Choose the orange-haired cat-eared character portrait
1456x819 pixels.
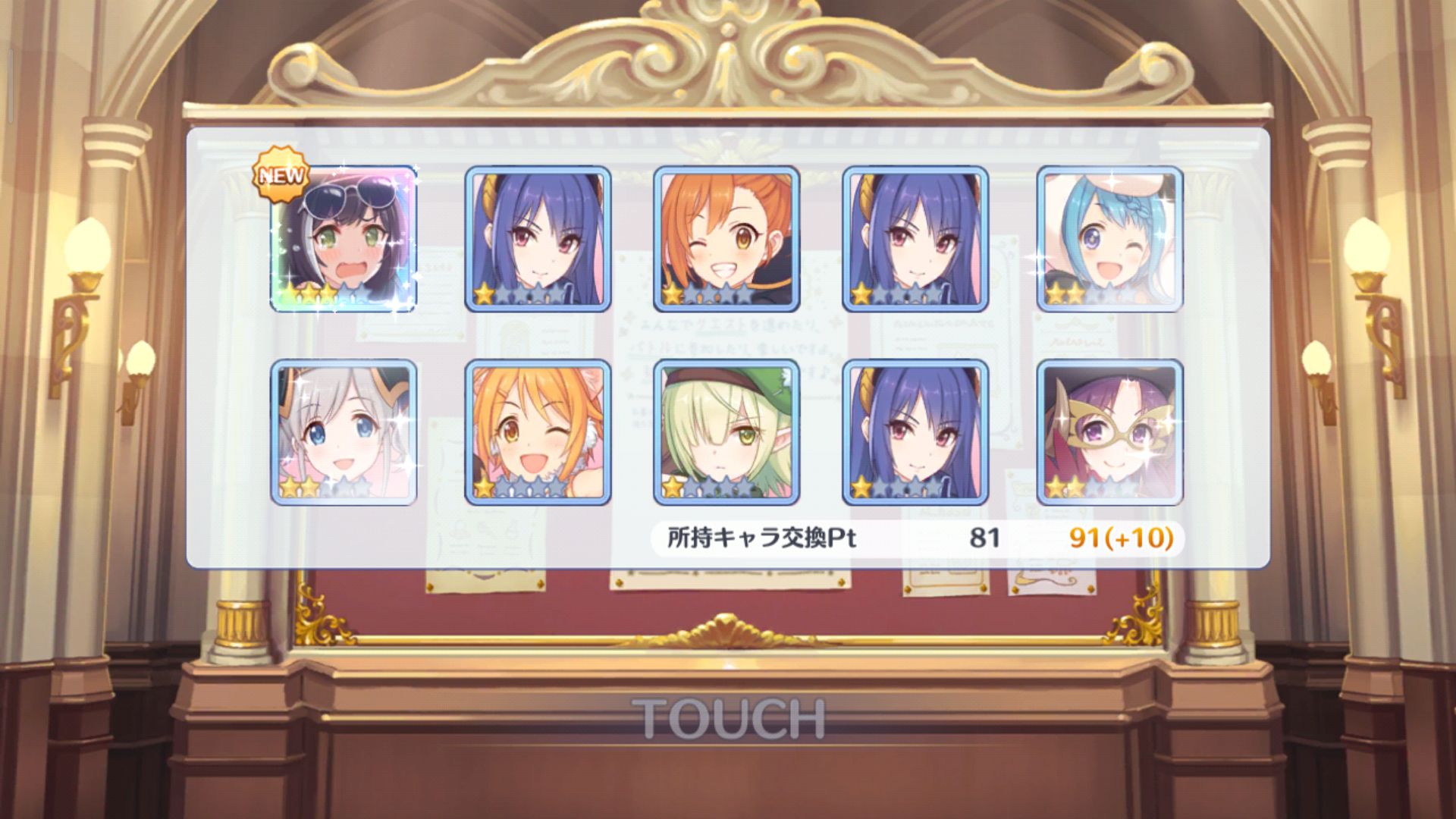[x=538, y=431]
